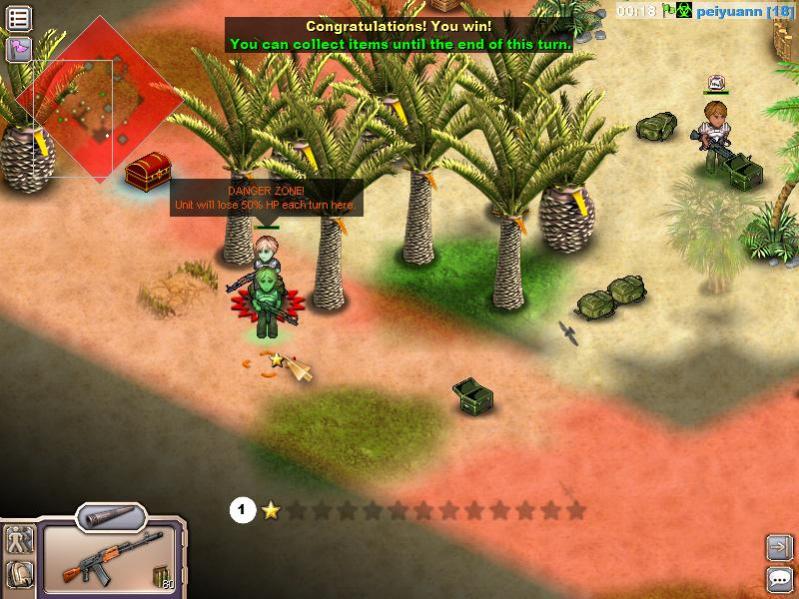The width and height of the screenshot is (799, 599).
Task: Click the red diamond minimap
Action: pos(100,100)
